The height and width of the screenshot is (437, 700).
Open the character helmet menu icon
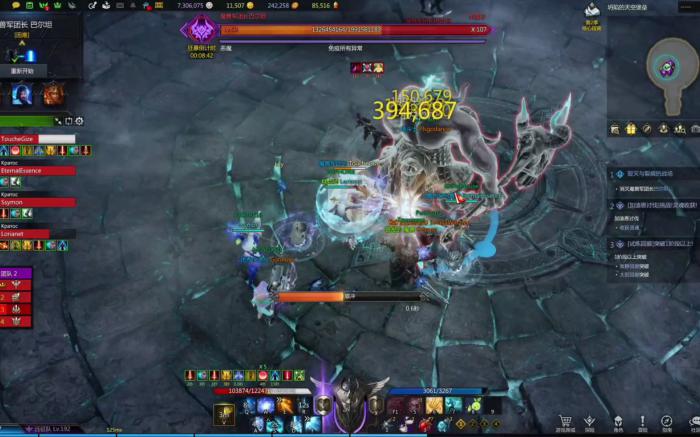(x=618, y=422)
